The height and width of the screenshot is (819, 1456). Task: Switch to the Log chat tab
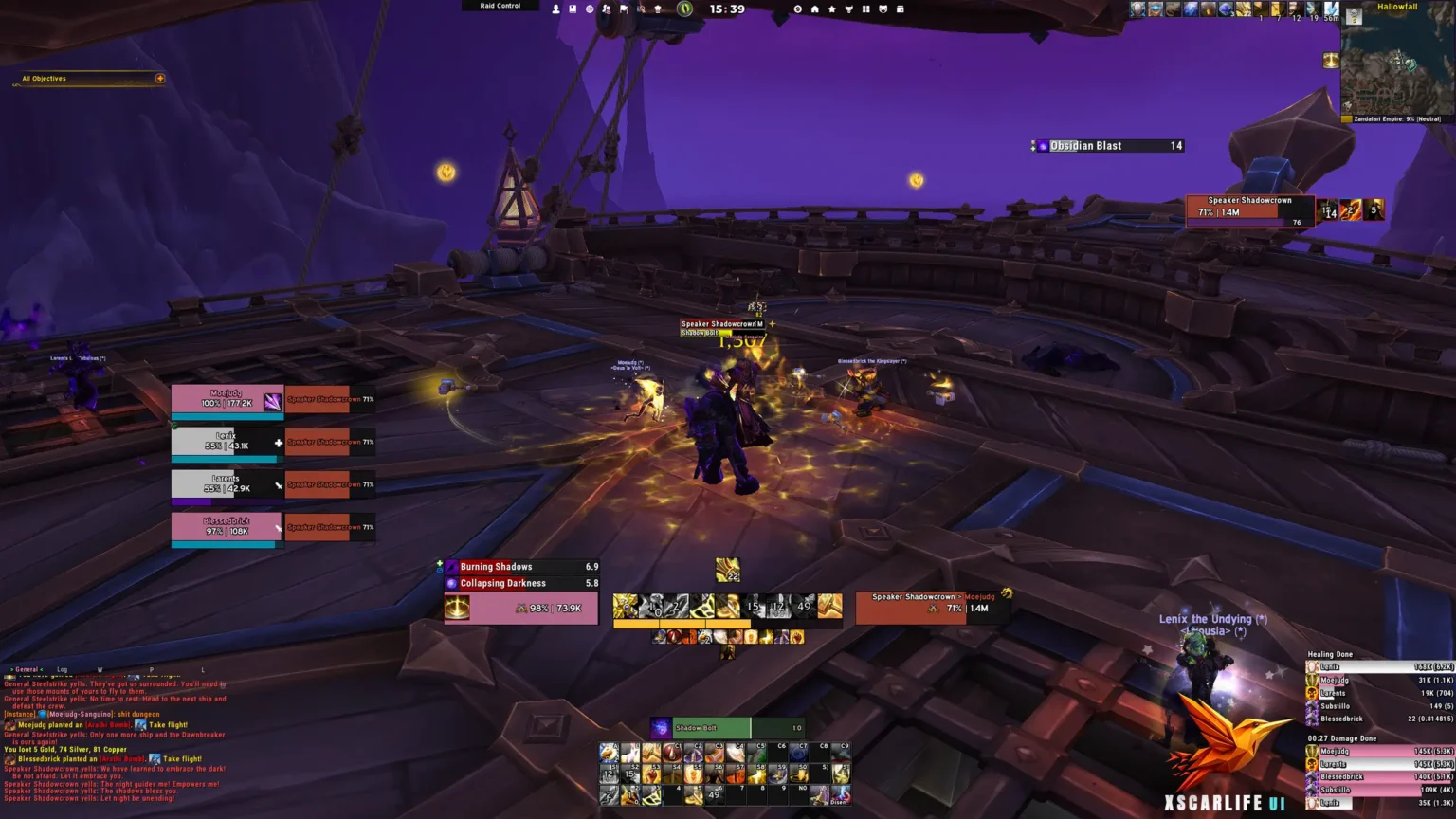click(x=61, y=669)
